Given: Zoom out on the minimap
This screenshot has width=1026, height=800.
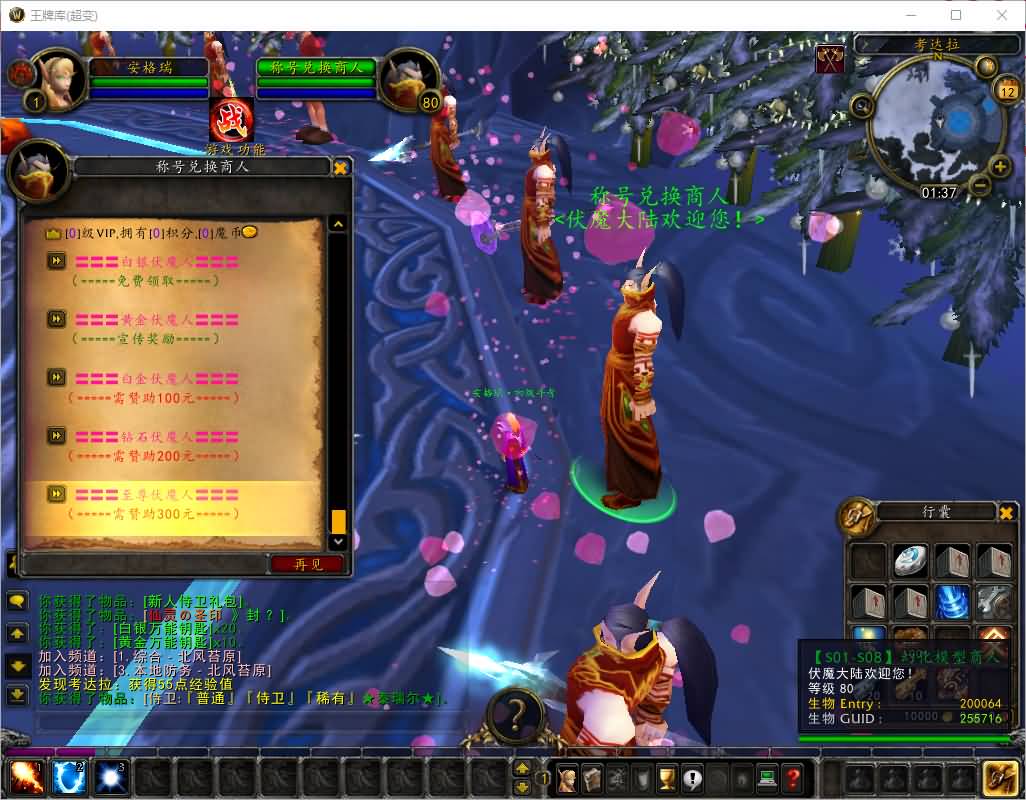Looking at the screenshot, I should [980, 186].
